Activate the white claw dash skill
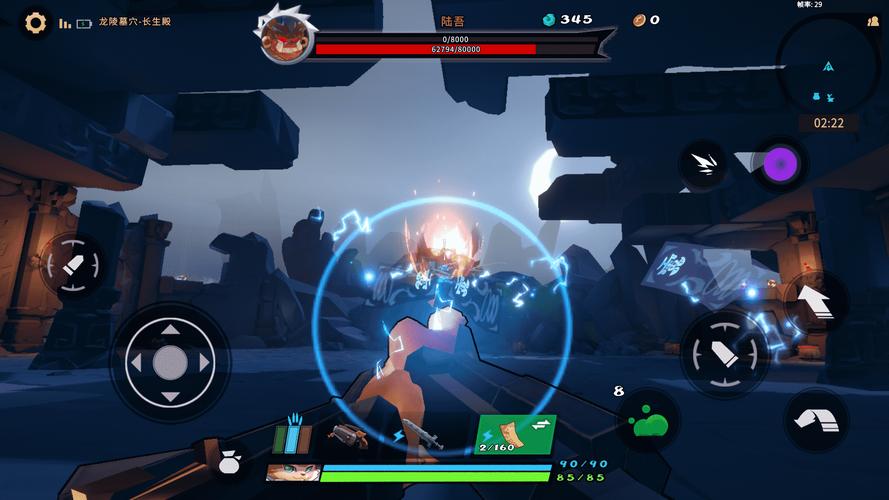 (x=703, y=164)
